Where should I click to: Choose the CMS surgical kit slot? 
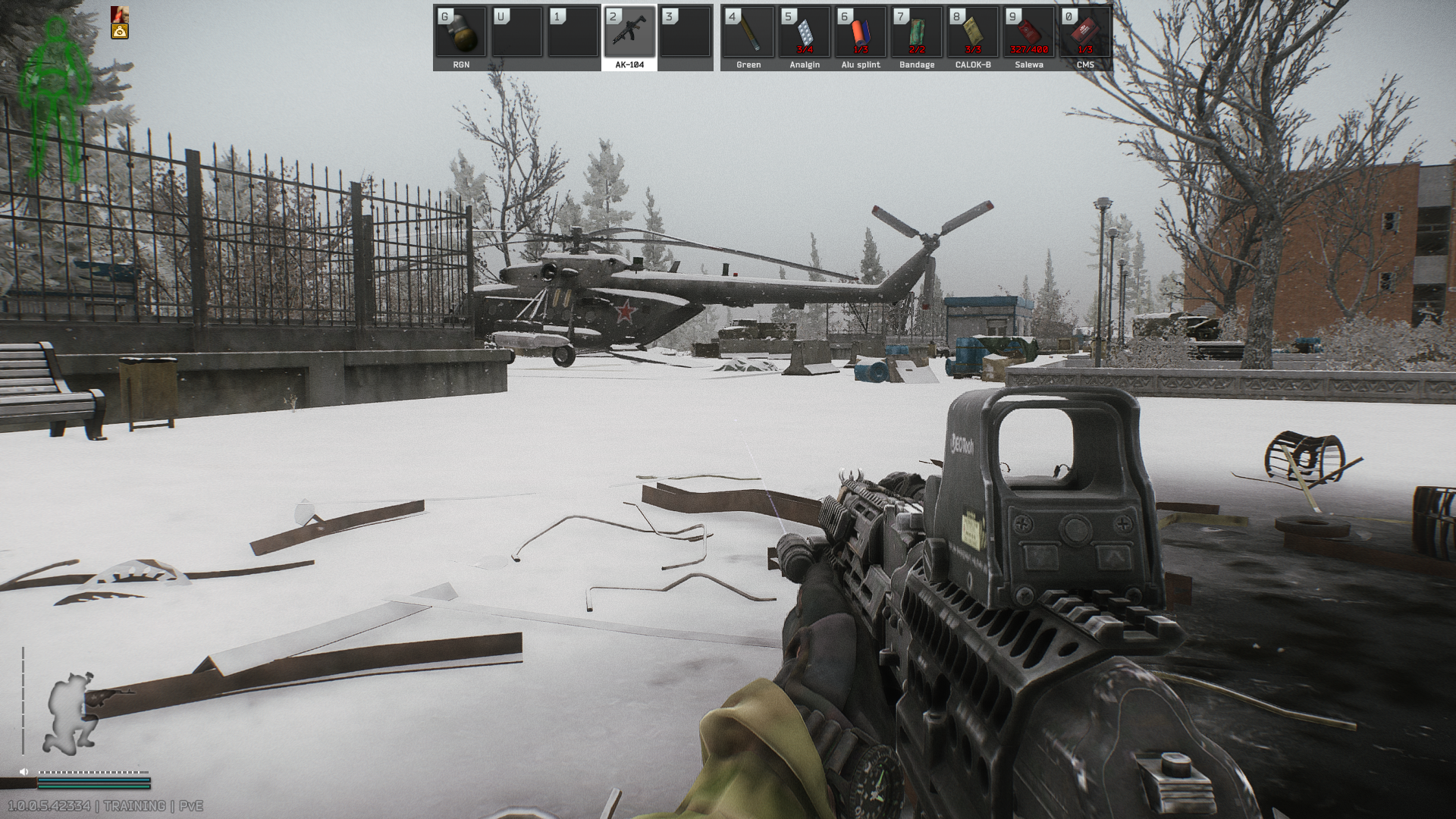pyautogui.click(x=1085, y=33)
